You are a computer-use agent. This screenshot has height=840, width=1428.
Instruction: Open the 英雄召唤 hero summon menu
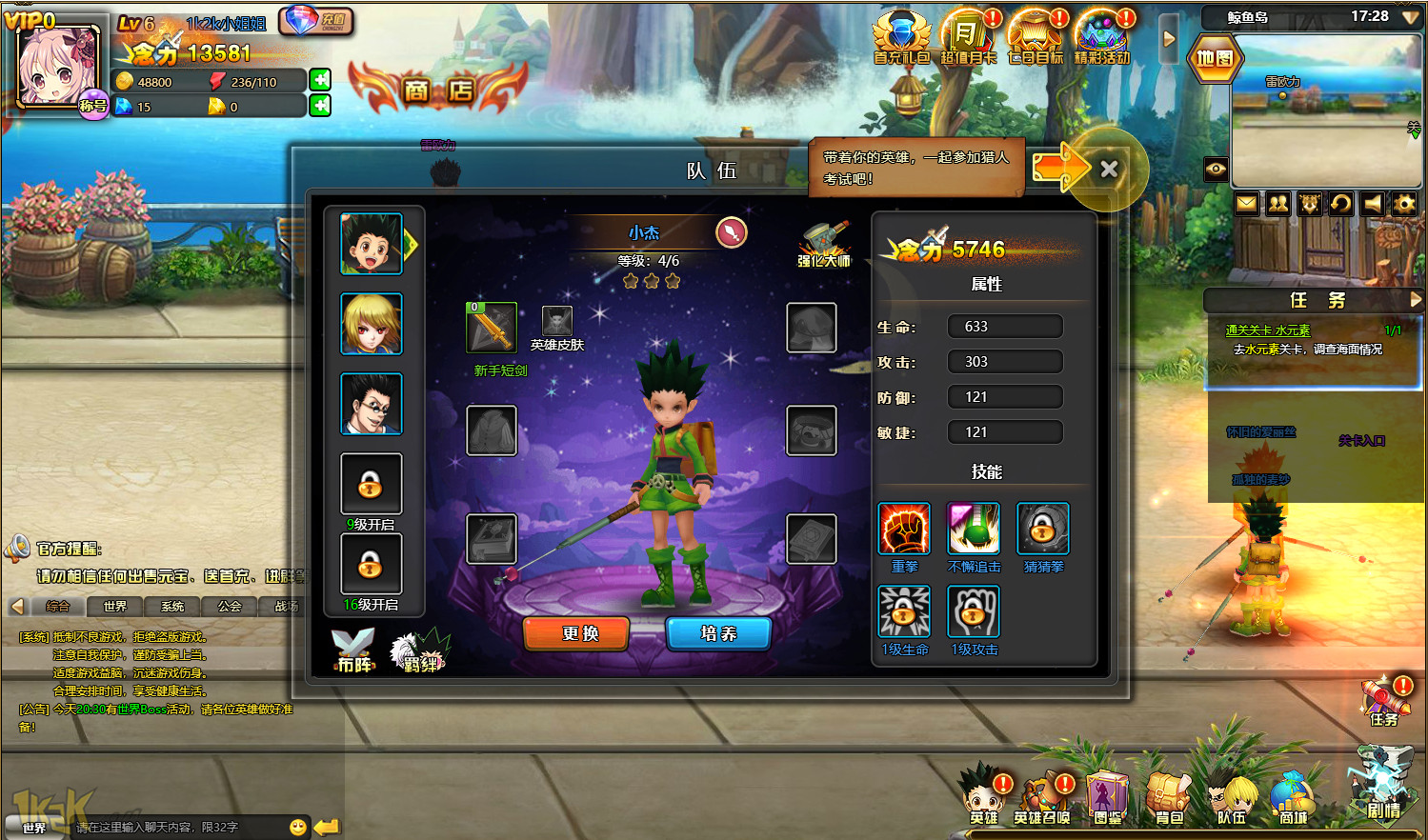pyautogui.click(x=1042, y=798)
